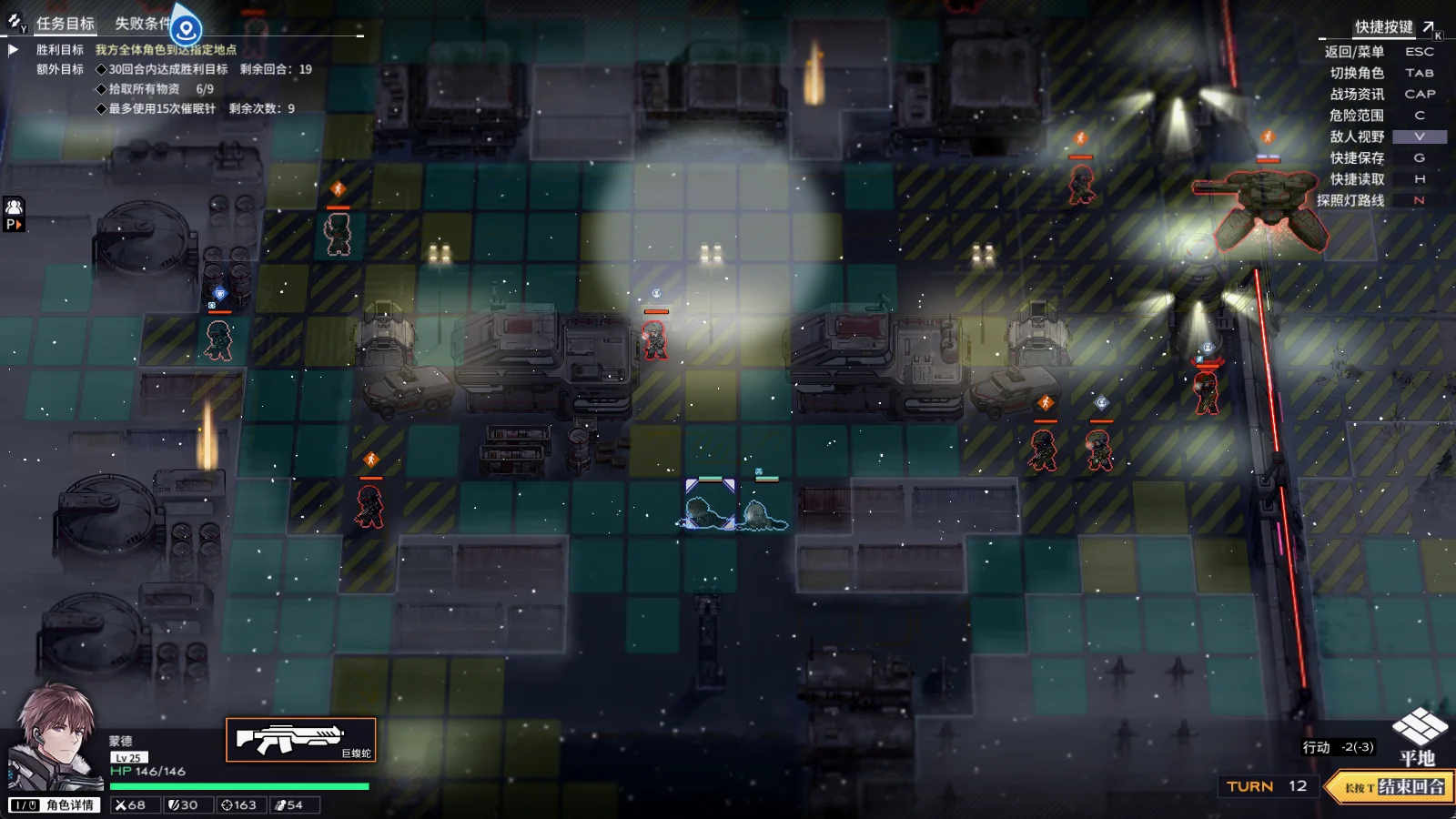Screen dimensions: 1456x819
Task: Click the blue location pin marker icon
Action: (187, 29)
